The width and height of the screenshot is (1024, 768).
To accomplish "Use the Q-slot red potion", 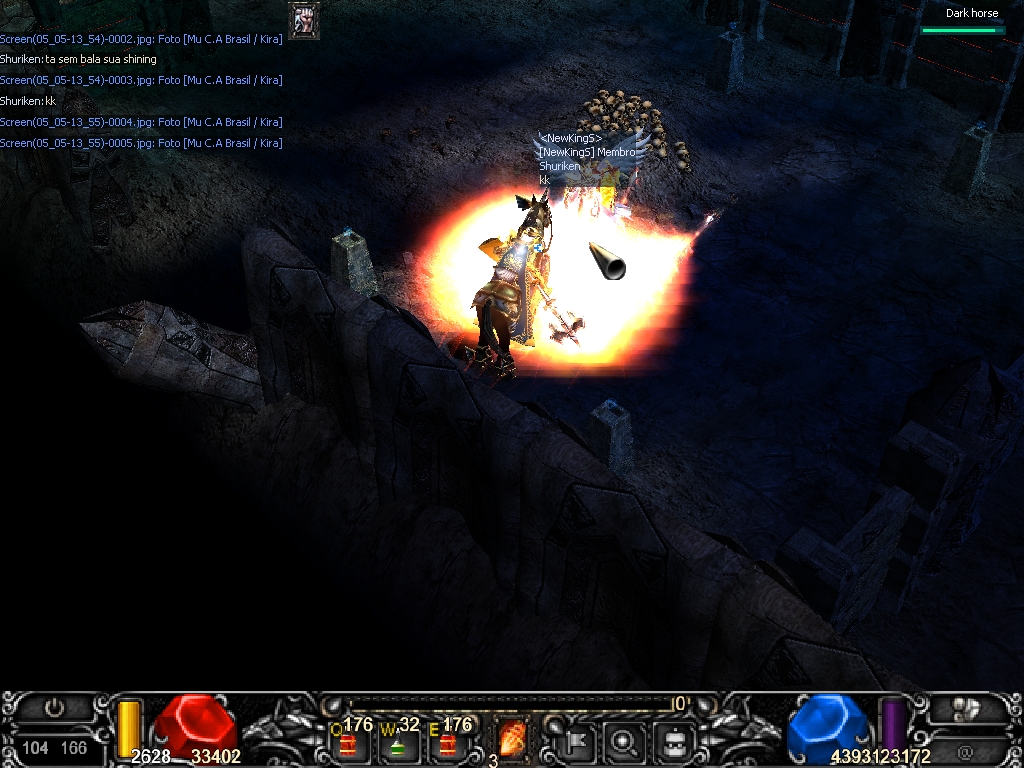I will 347,743.
